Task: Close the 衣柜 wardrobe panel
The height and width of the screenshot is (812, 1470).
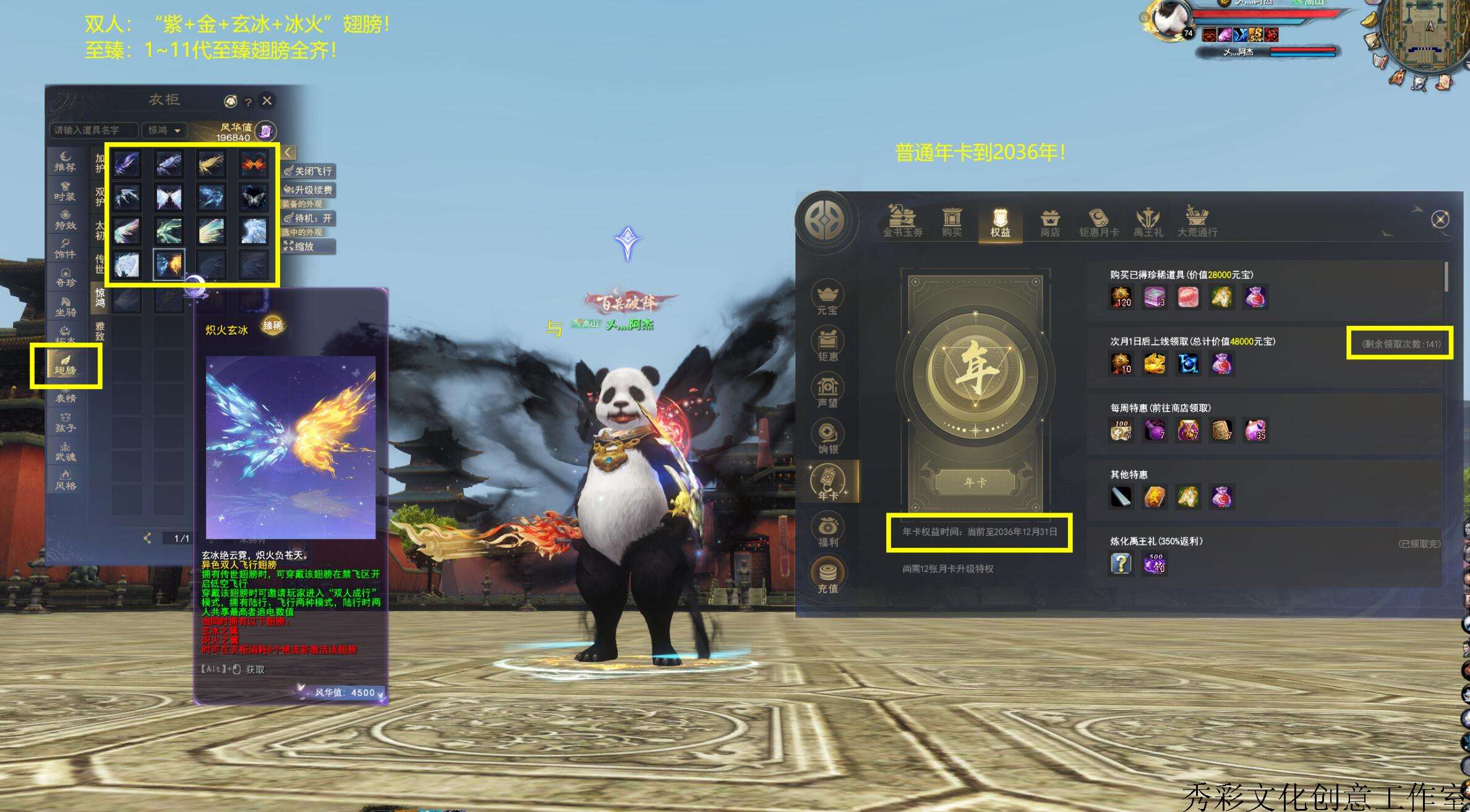Action: (267, 101)
